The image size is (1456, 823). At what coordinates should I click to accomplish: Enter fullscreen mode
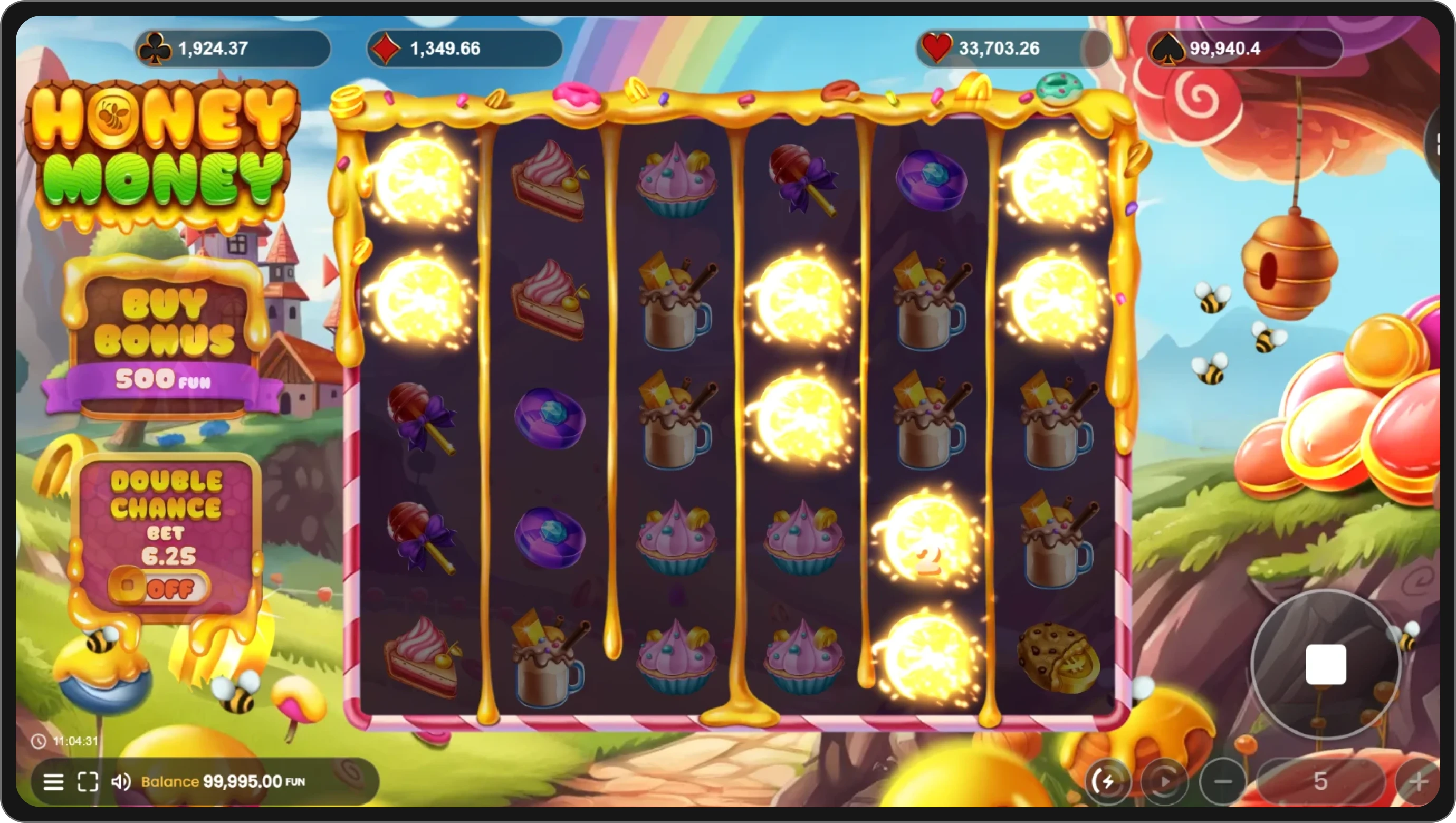coord(88,782)
